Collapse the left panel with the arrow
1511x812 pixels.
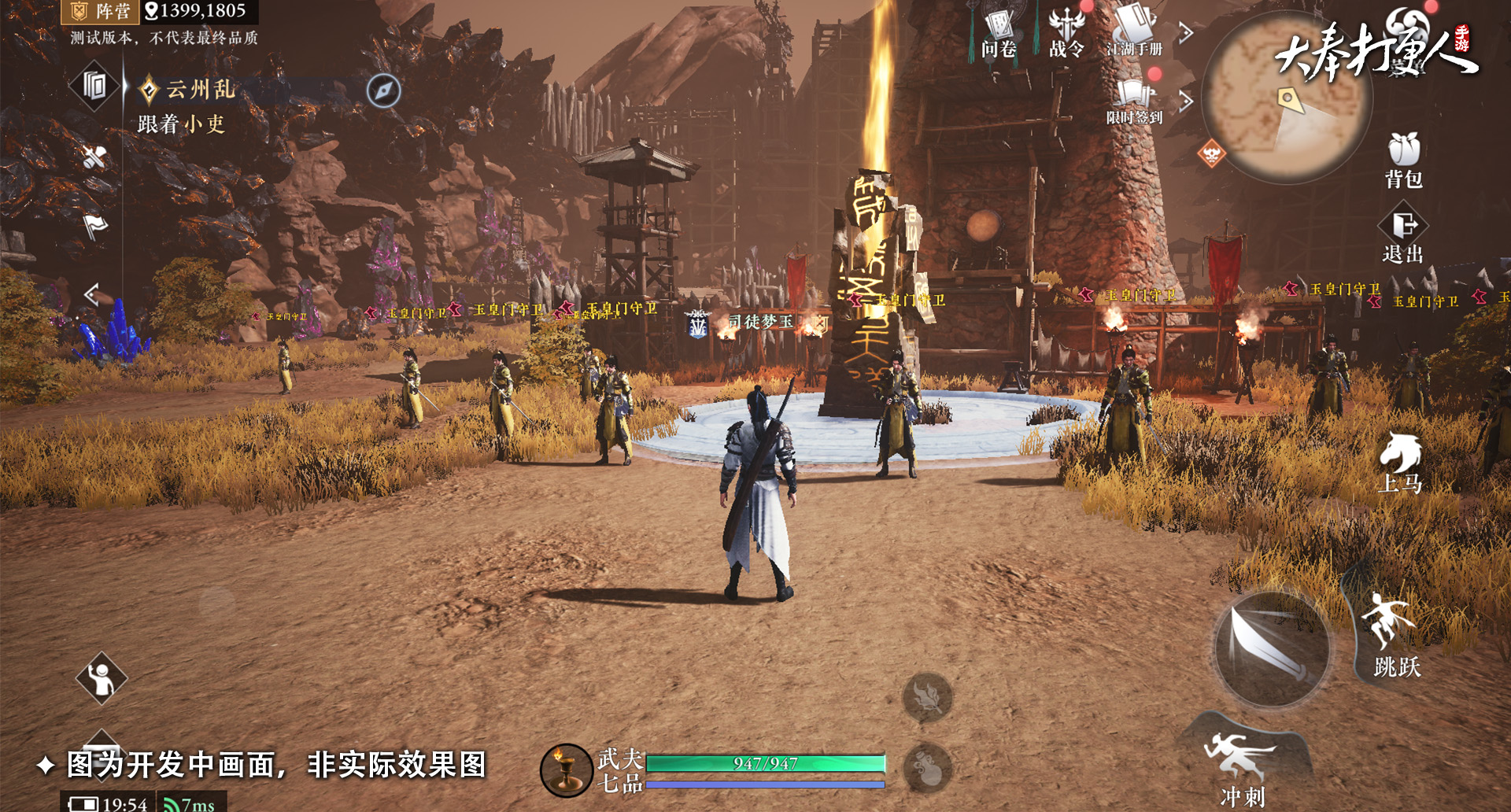click(92, 294)
